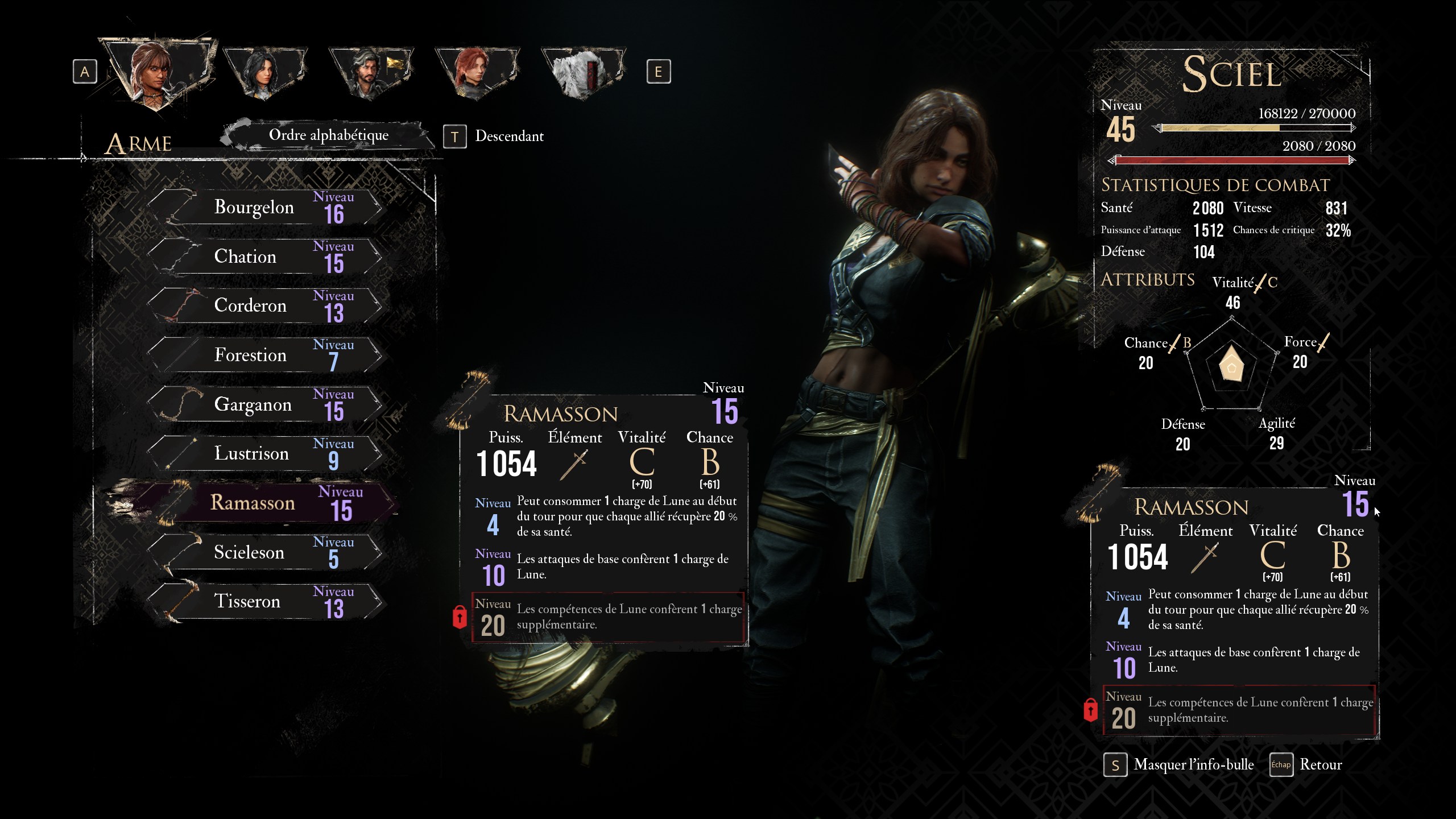The width and height of the screenshot is (1456, 819).
Task: Select the Lustrison weapon row
Action: (x=264, y=454)
